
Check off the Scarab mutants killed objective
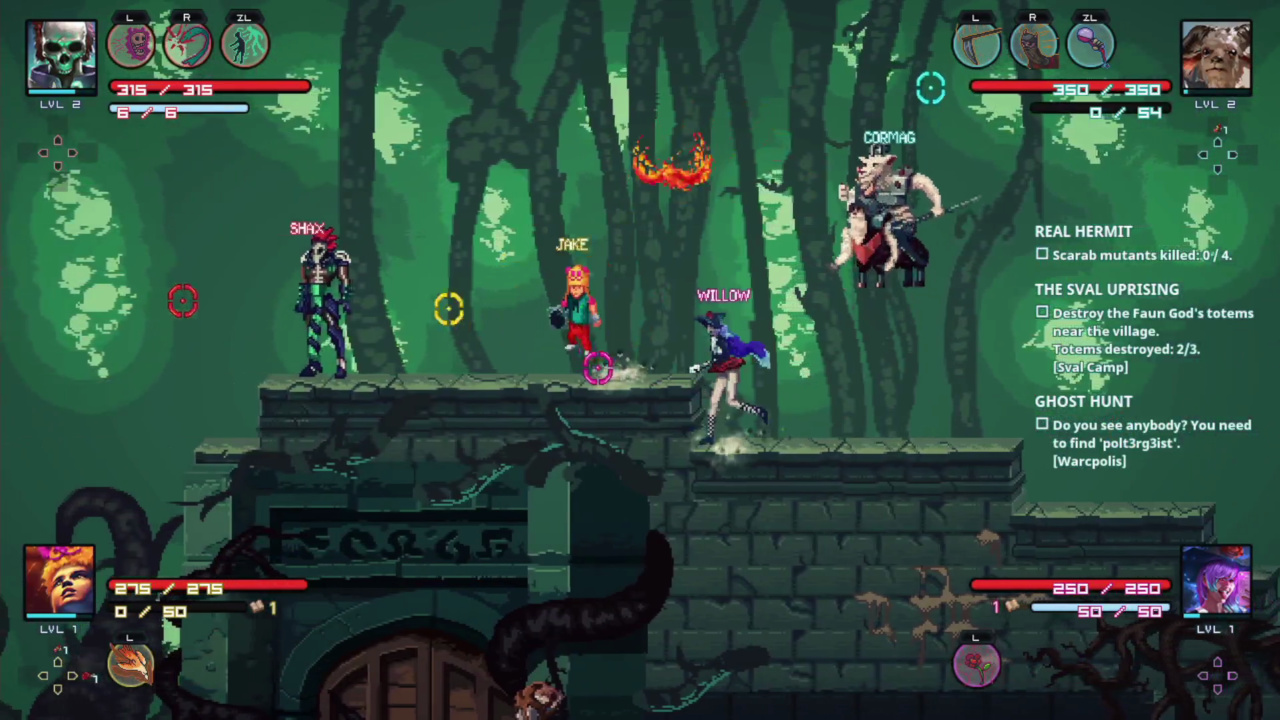point(1042,255)
